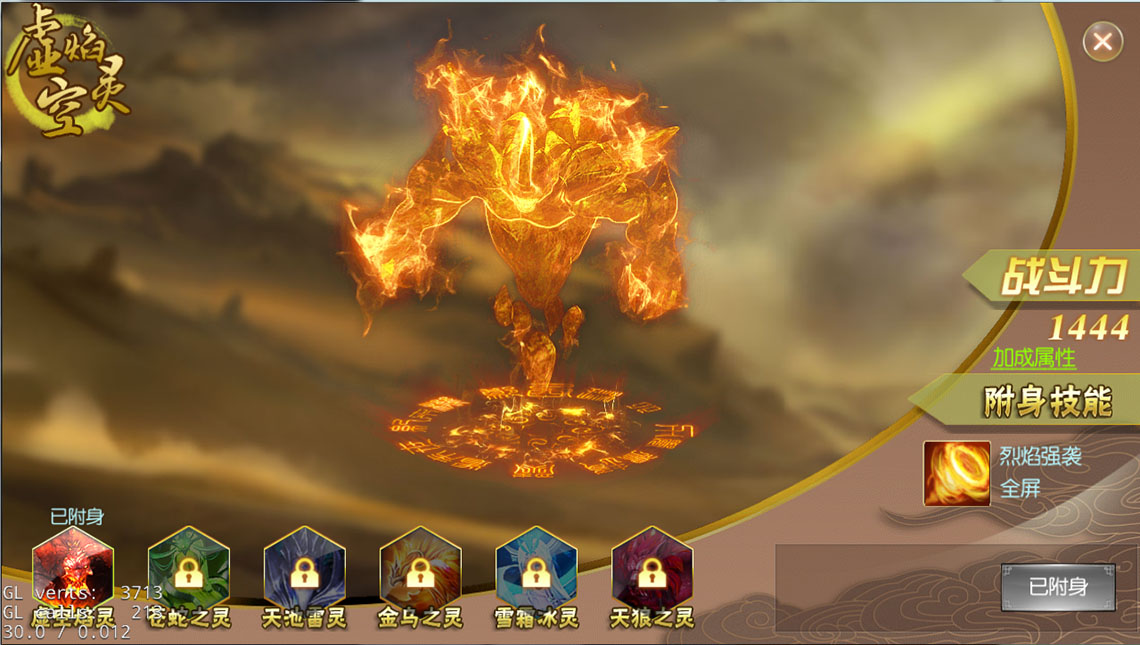Image resolution: width=1140 pixels, height=645 pixels.
Task: Select the locked 金乌之灵 spirit
Action: tap(420, 571)
